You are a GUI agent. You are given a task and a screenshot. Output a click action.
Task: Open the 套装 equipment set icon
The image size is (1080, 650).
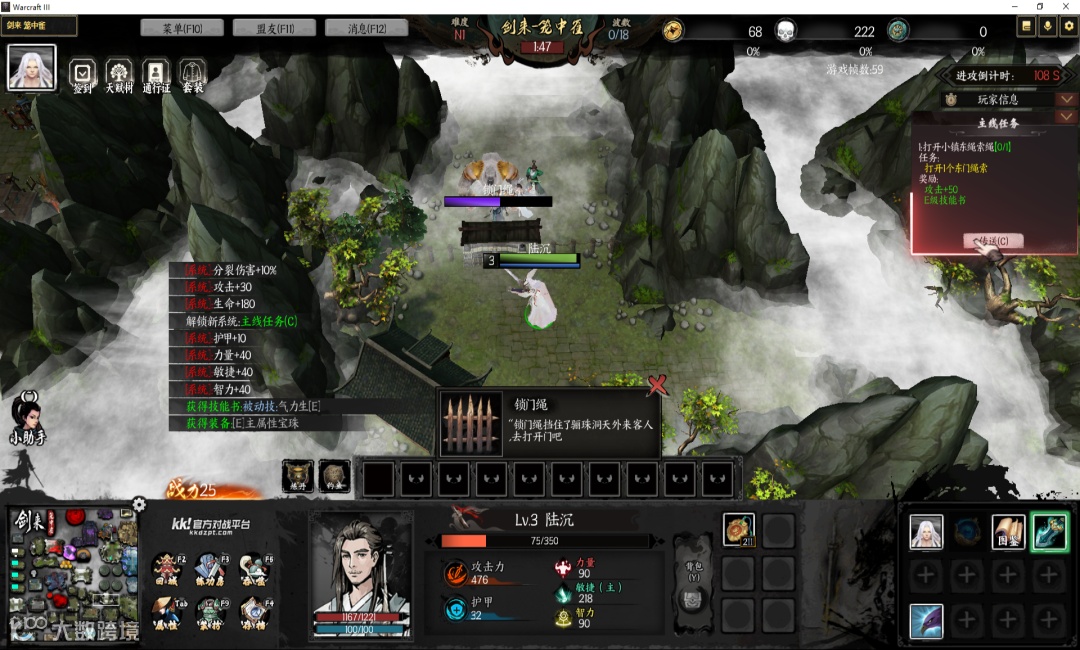(192, 73)
